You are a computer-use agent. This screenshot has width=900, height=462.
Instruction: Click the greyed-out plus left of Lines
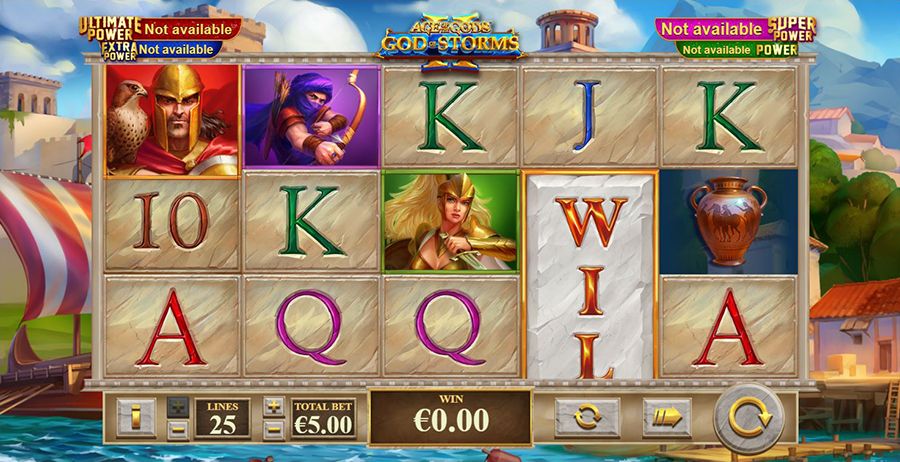tap(177, 406)
